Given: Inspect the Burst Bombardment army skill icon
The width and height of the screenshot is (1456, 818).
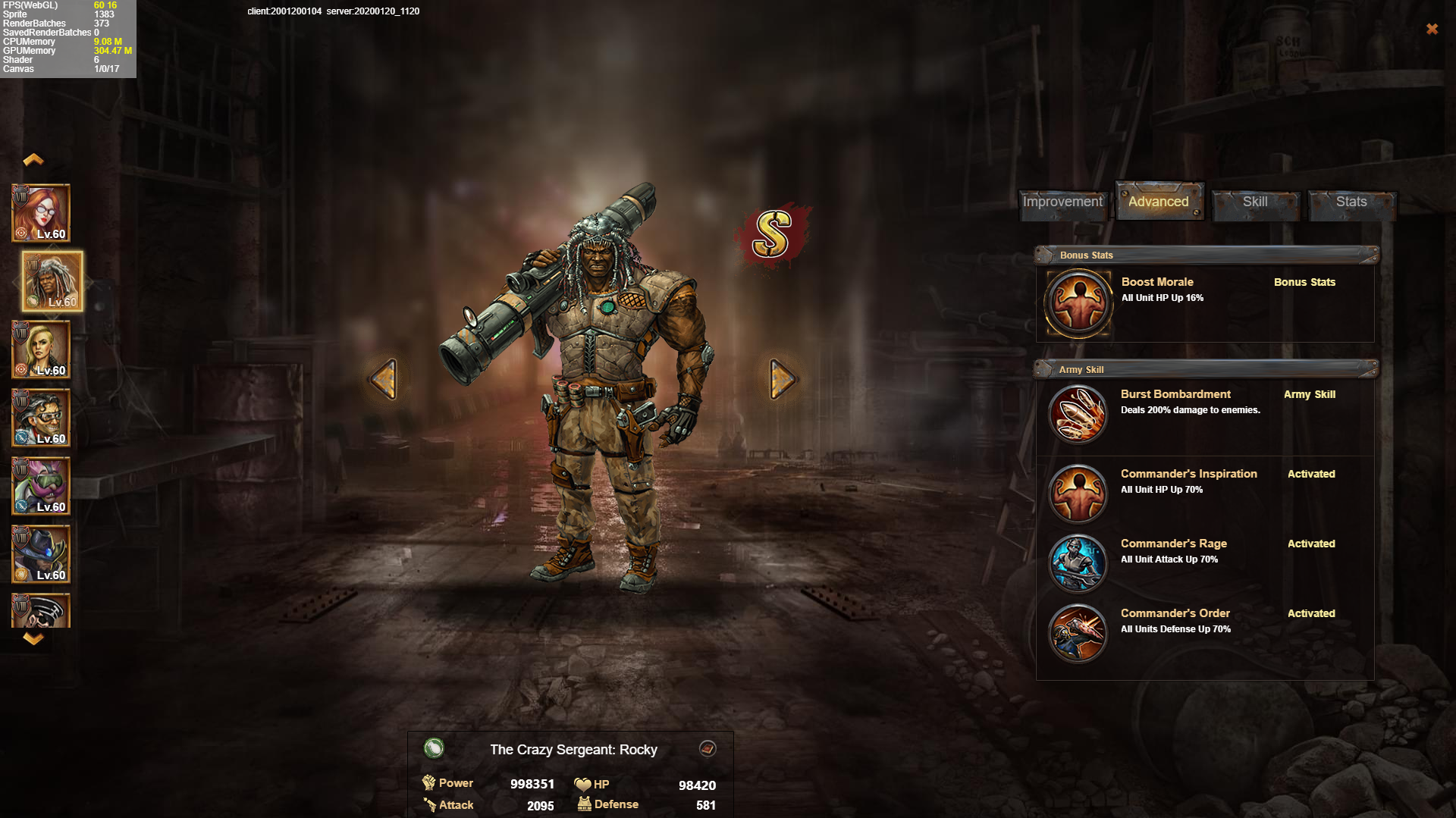Looking at the screenshot, I should 1078,415.
